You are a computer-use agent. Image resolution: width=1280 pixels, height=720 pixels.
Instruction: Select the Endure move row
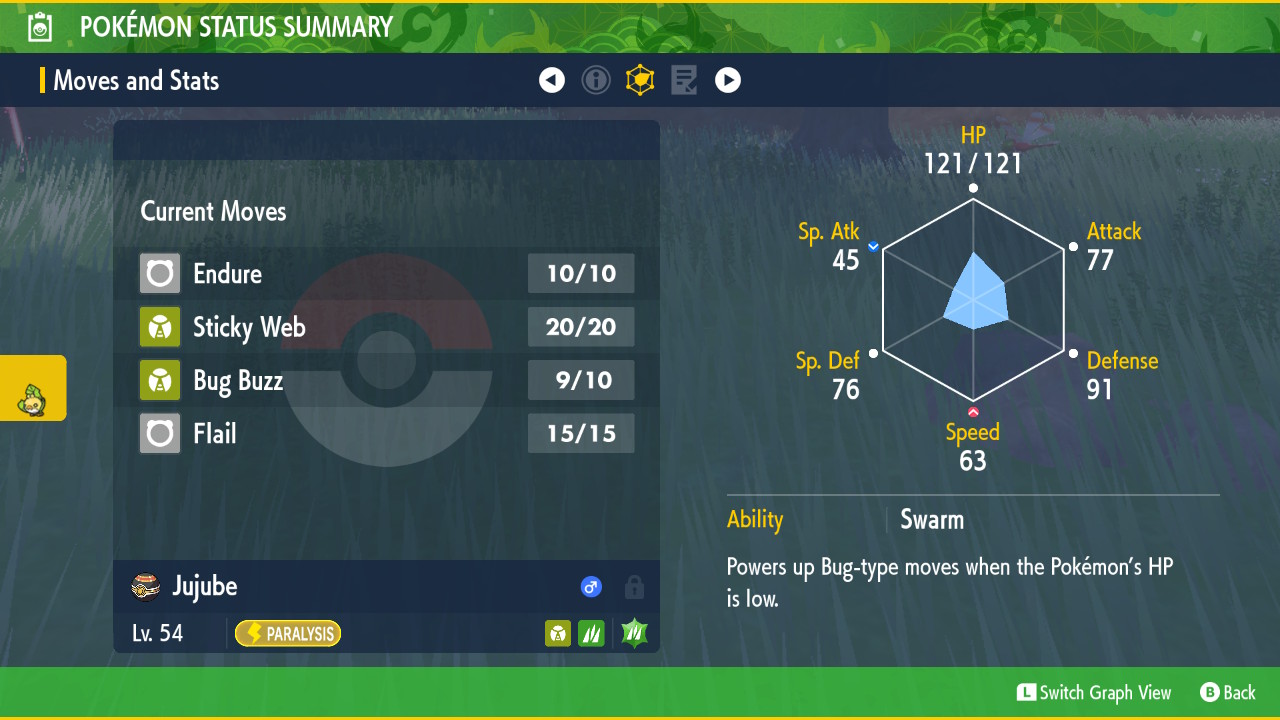386,274
